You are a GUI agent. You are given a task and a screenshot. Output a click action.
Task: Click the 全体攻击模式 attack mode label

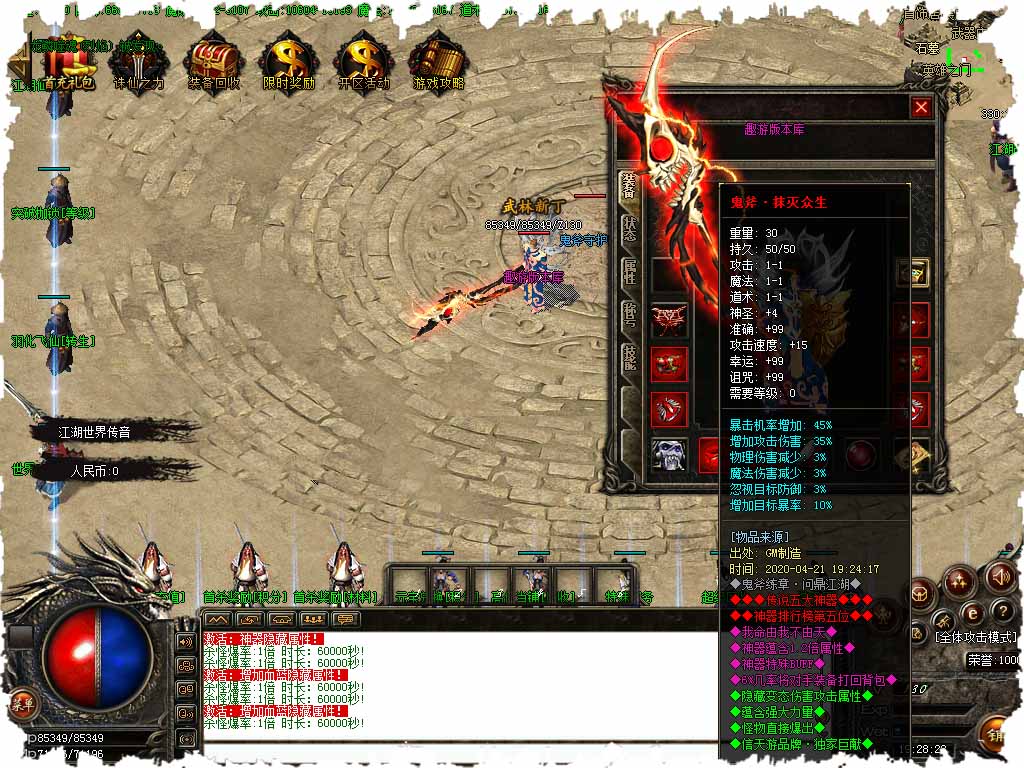(975, 636)
